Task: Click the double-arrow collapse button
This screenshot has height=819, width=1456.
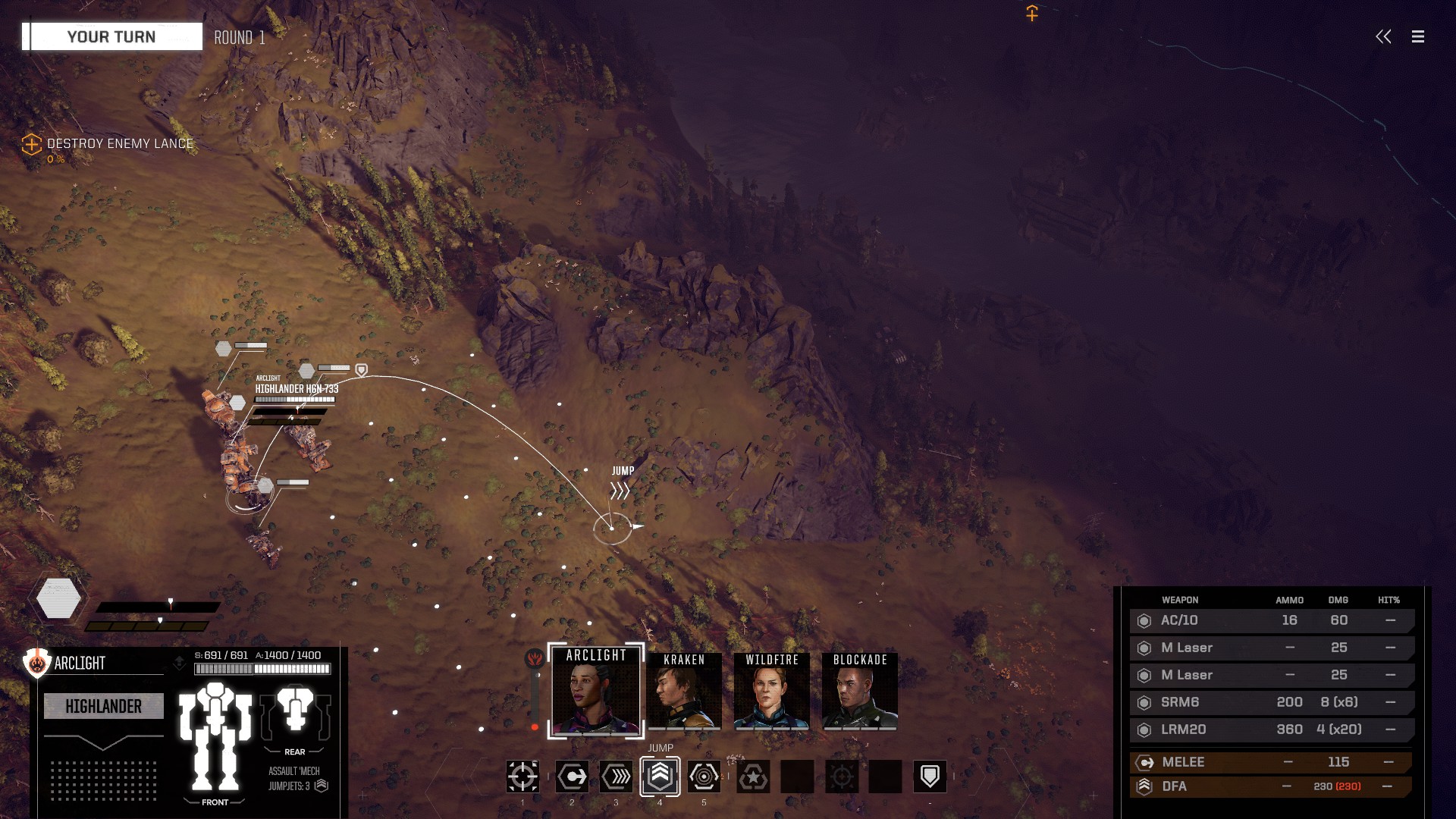Action: [1383, 36]
